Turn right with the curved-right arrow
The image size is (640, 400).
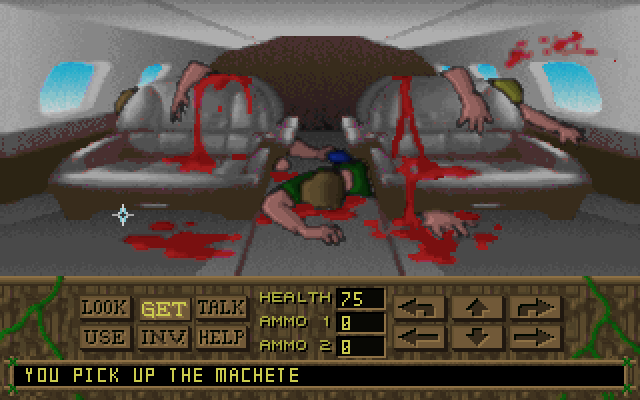[x=536, y=307]
